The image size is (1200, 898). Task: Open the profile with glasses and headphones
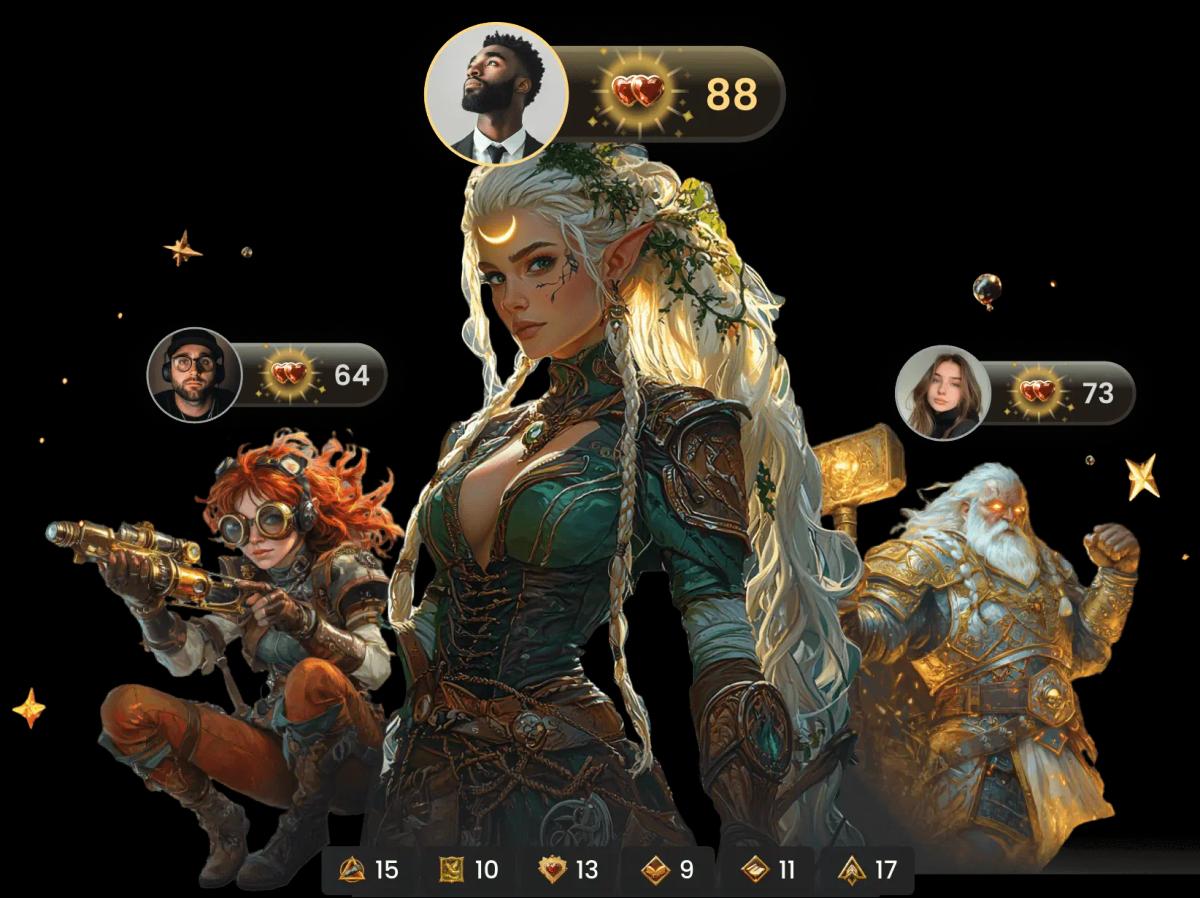click(195, 375)
